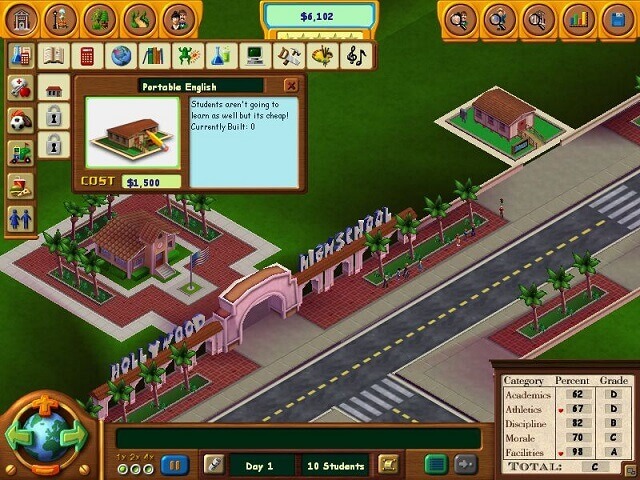
Task: Select the globe geography subject icon
Action: [121, 56]
